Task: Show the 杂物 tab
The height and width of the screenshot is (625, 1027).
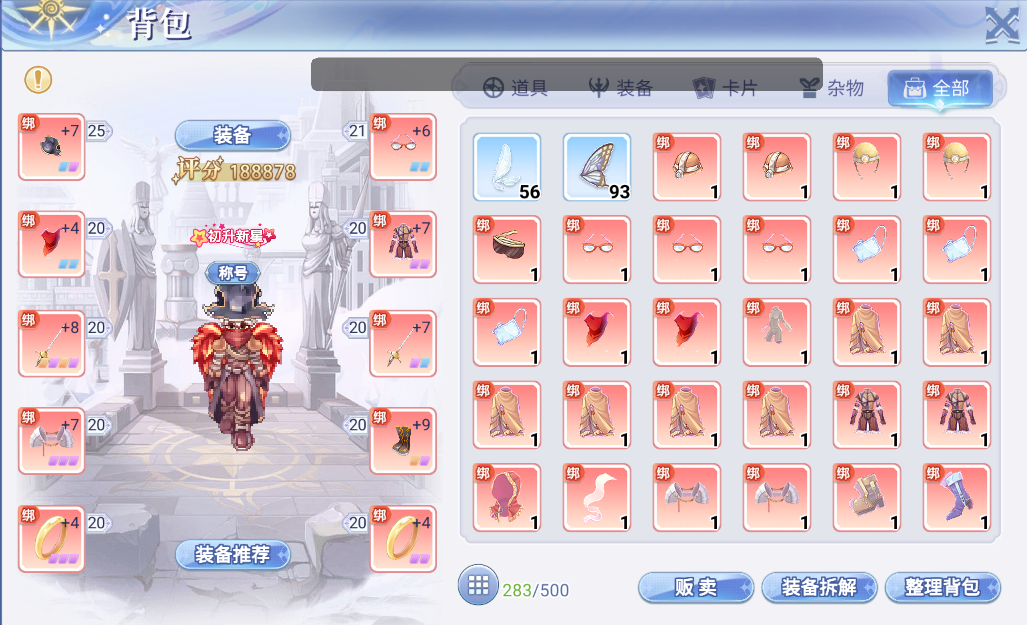Action: tap(831, 88)
